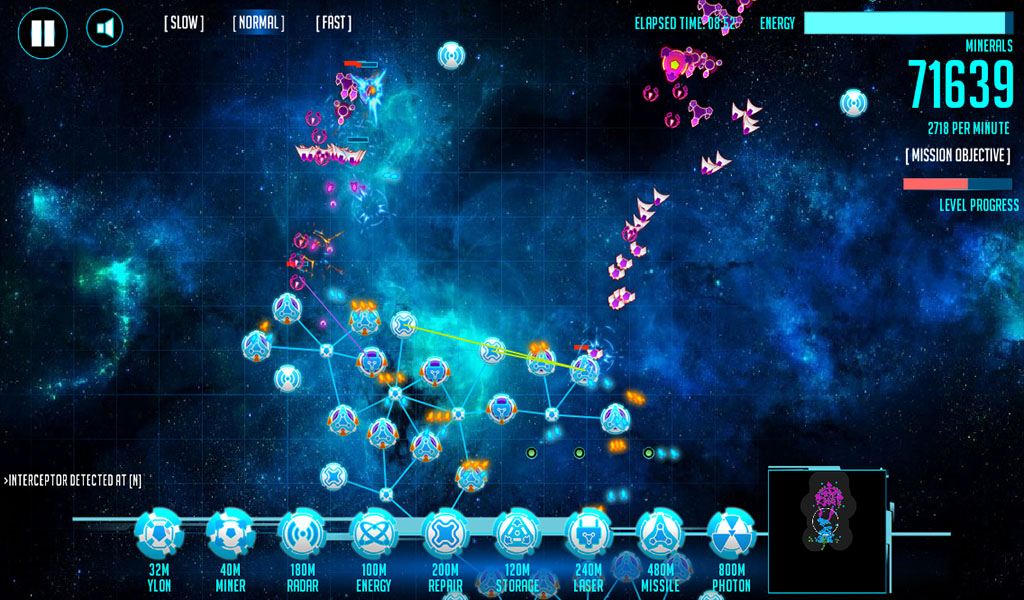The width and height of the screenshot is (1024, 600).
Task: Select the Storage build icon
Action: 517,534
